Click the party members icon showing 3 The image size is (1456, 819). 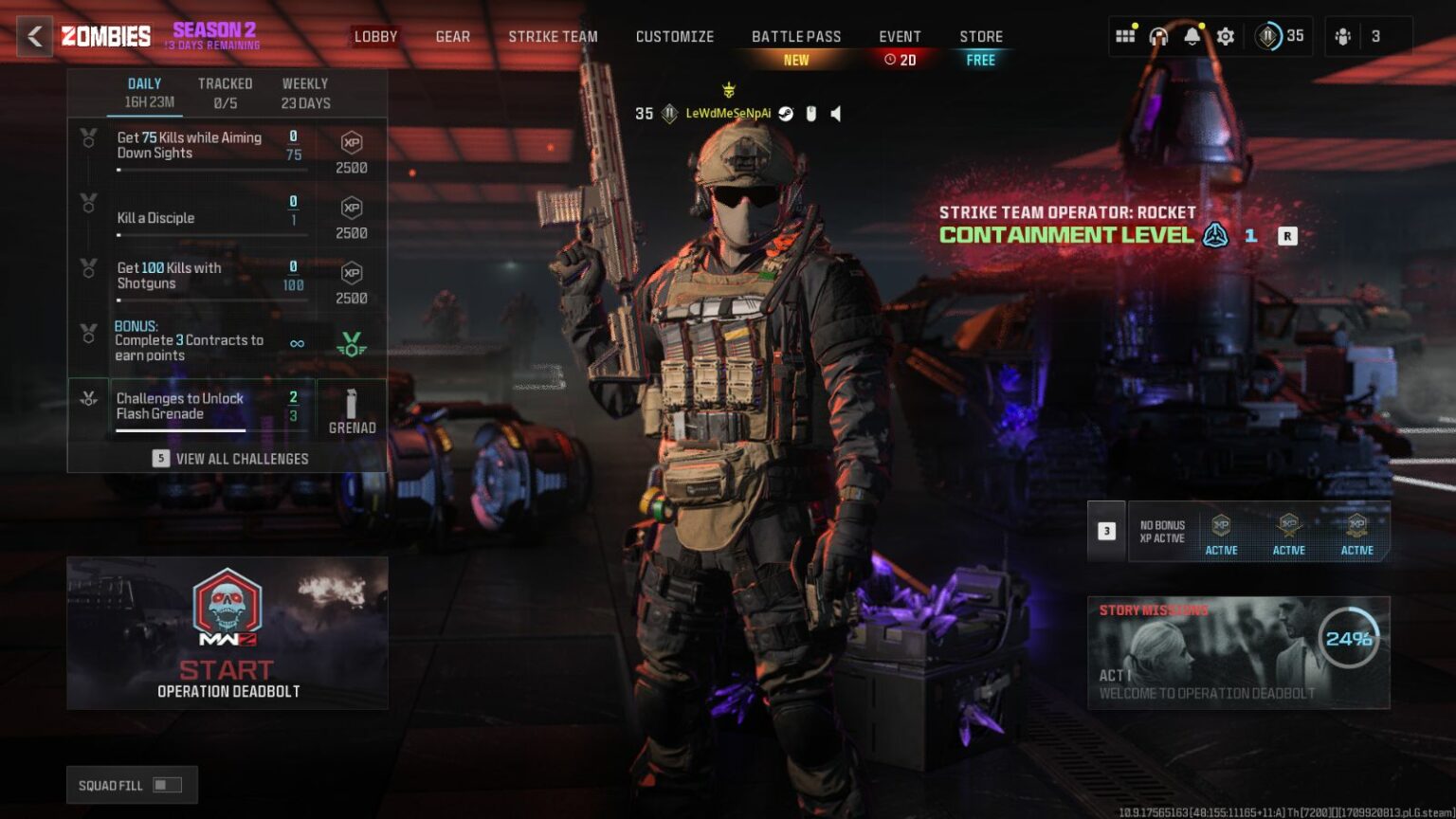(1346, 36)
